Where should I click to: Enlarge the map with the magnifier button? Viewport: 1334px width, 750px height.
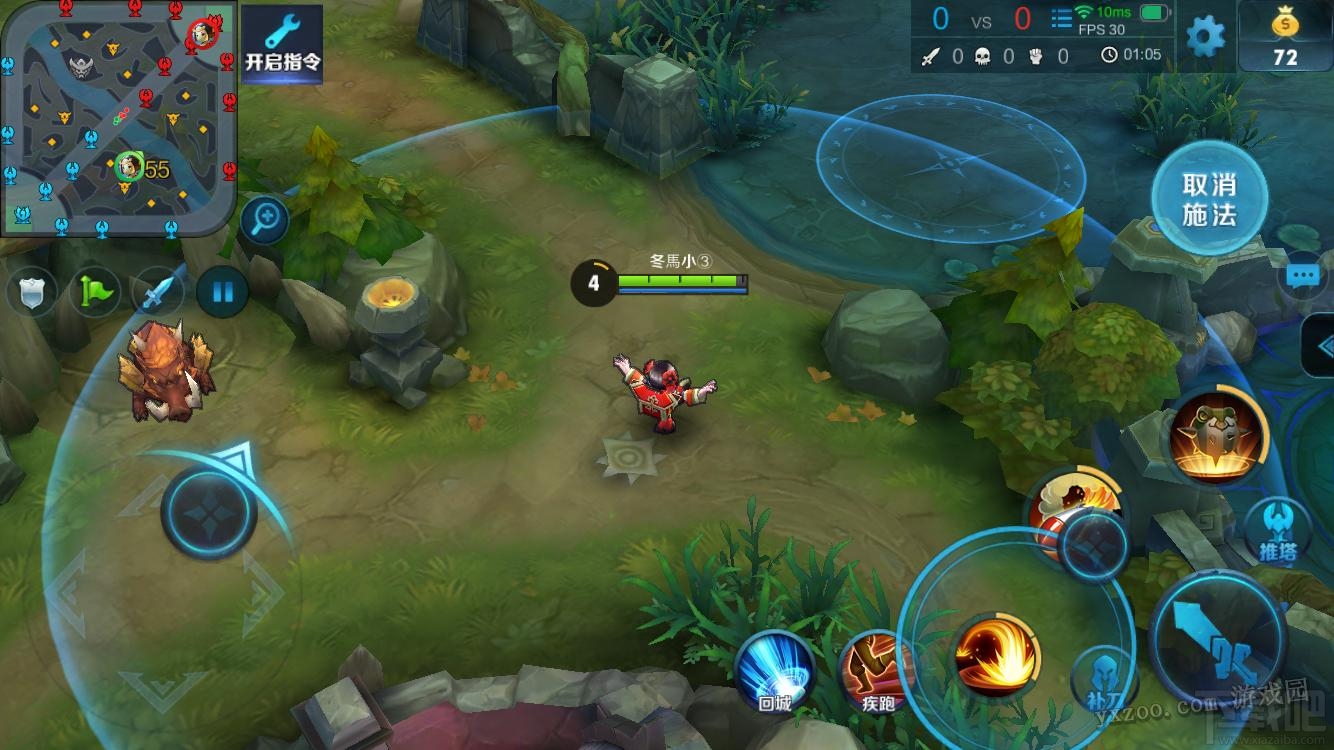(x=265, y=220)
